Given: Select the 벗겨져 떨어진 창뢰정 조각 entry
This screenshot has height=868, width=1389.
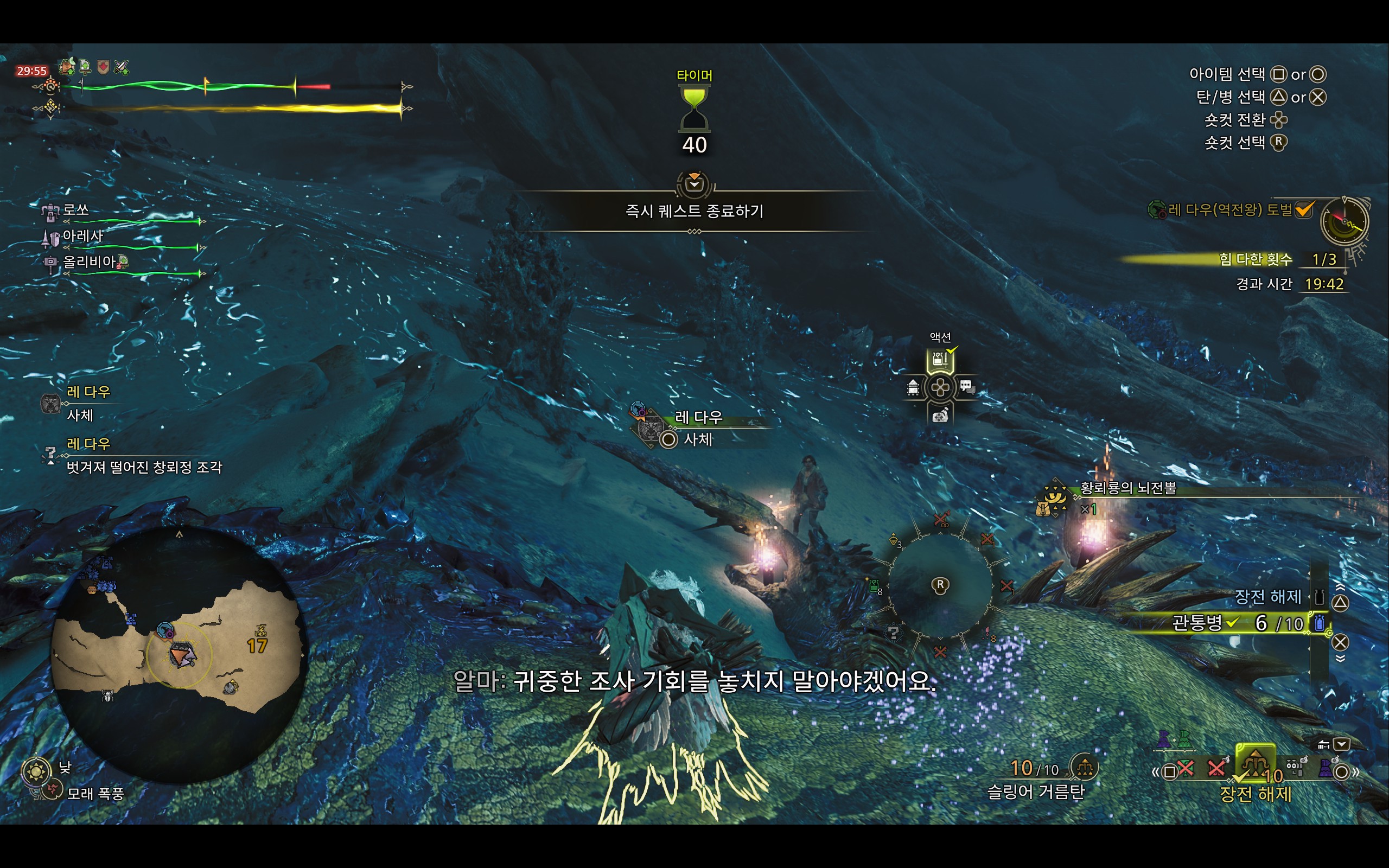Looking at the screenshot, I should [x=143, y=467].
